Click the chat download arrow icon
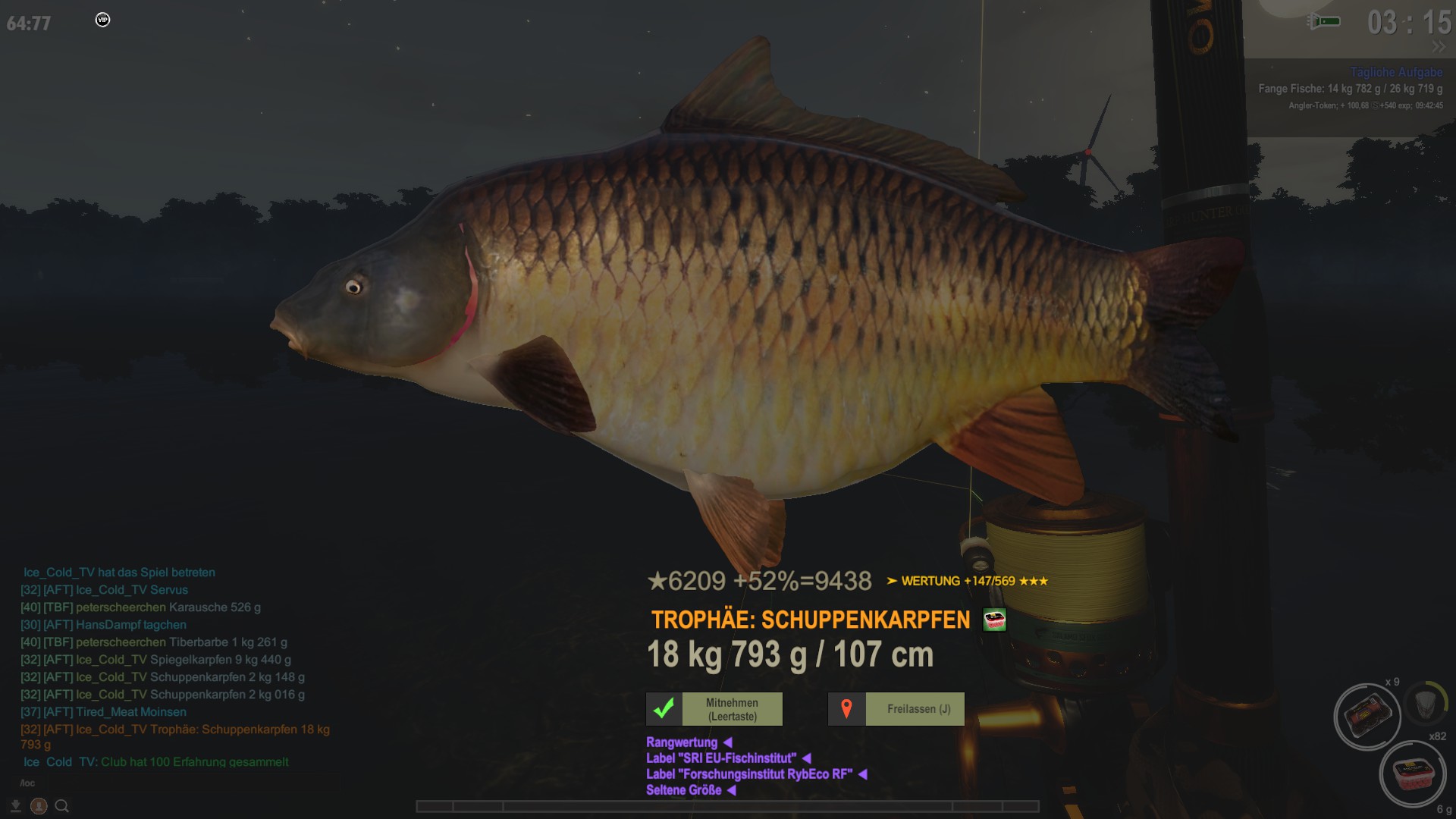 coord(15,806)
